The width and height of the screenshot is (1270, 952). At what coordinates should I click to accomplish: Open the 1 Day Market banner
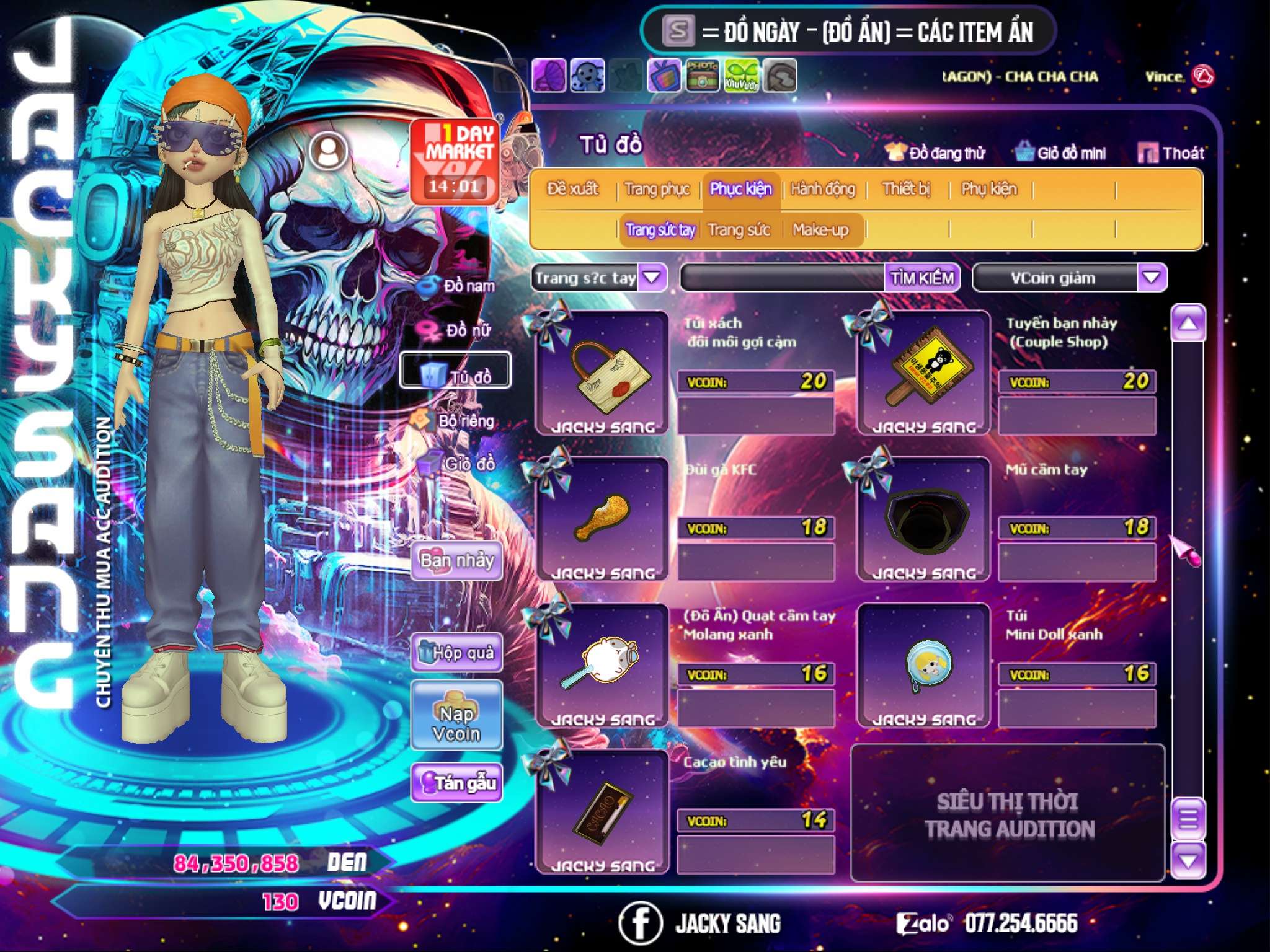pos(455,161)
